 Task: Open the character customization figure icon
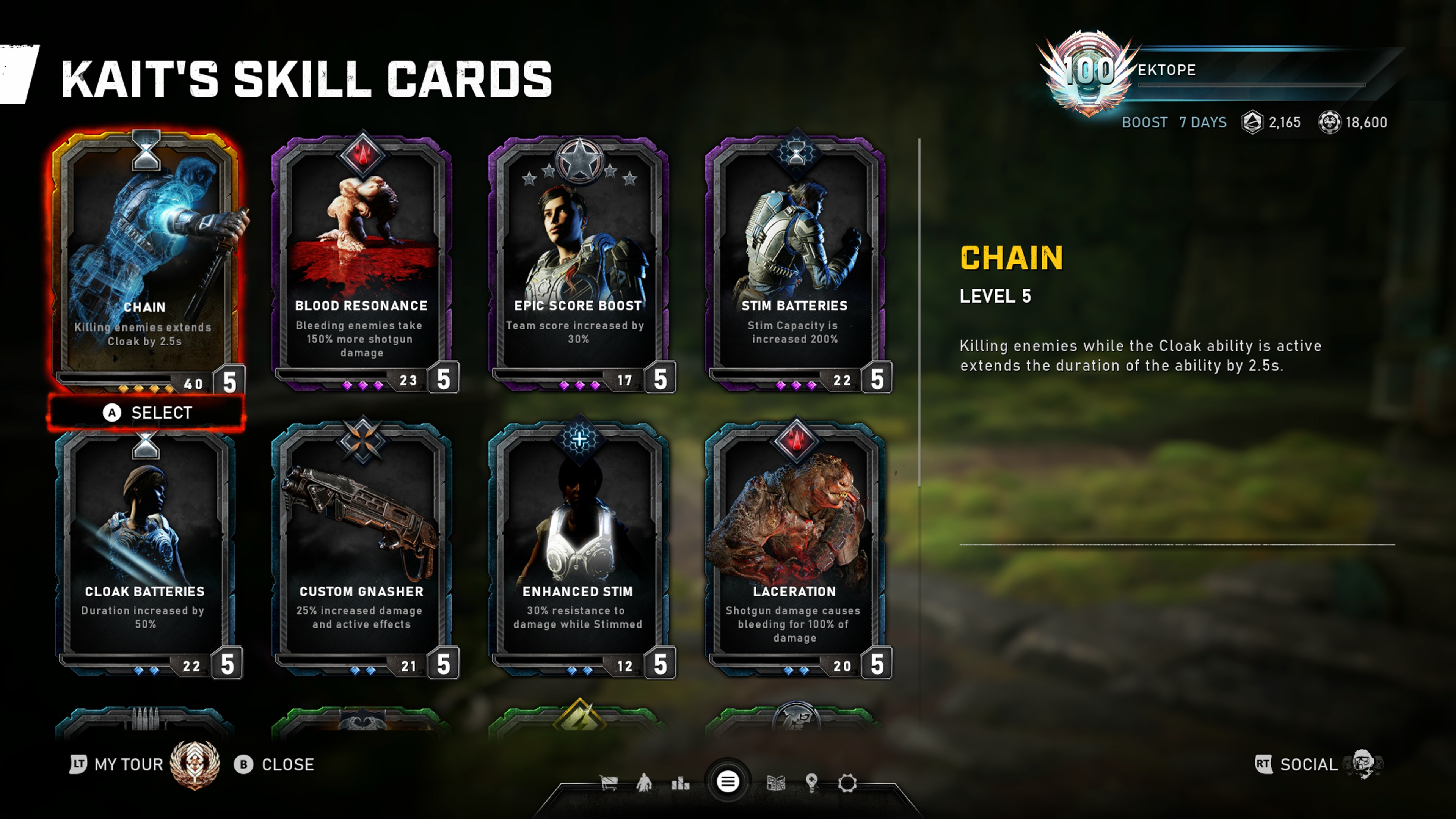pyautogui.click(x=644, y=783)
